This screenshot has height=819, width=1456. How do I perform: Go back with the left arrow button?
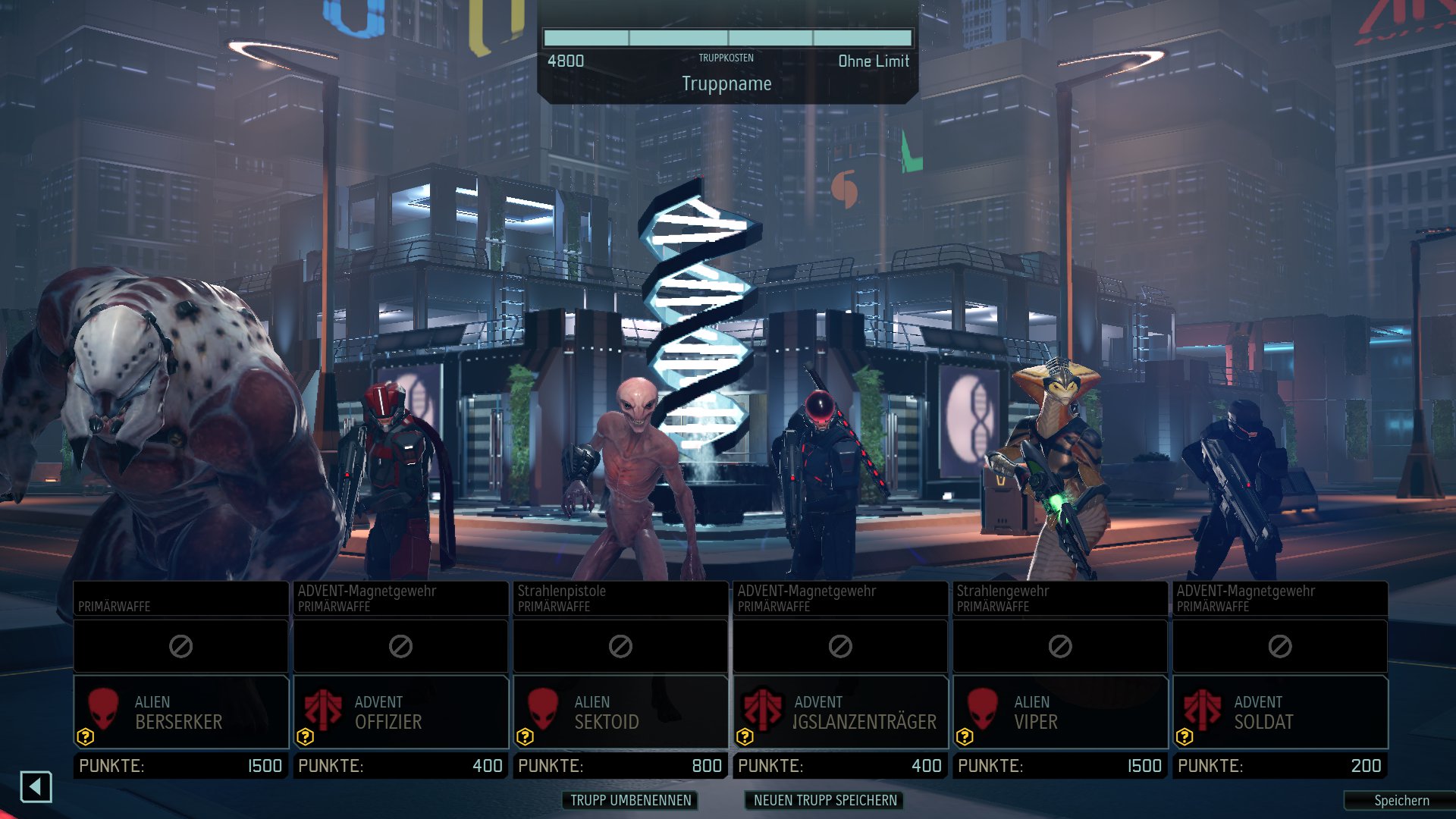[36, 787]
